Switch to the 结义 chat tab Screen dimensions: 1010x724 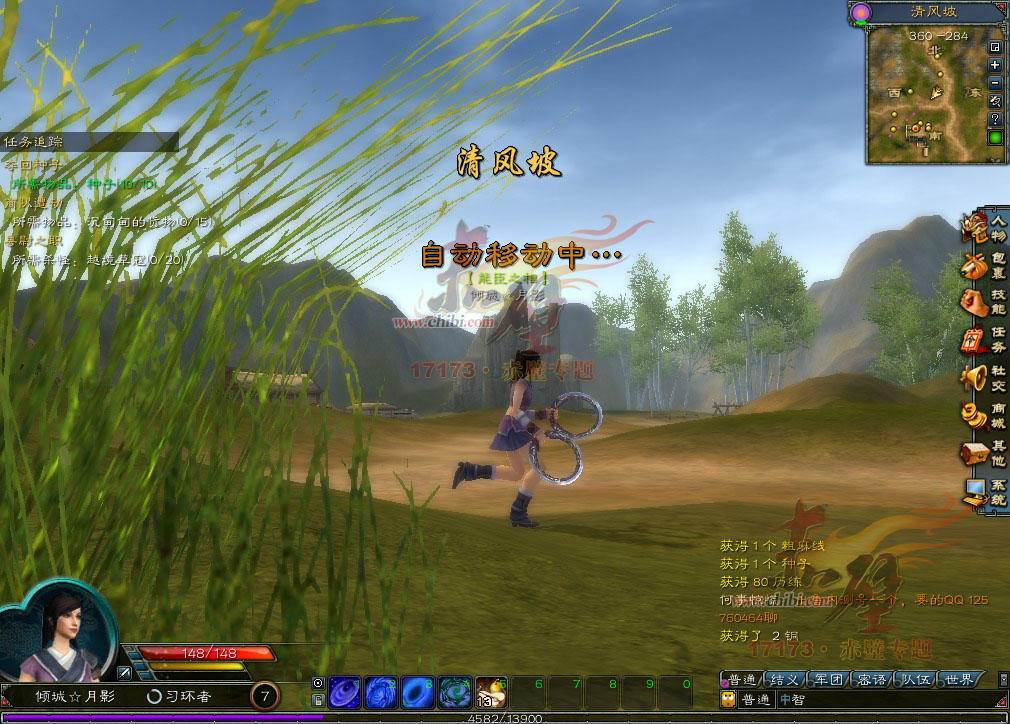[783, 680]
